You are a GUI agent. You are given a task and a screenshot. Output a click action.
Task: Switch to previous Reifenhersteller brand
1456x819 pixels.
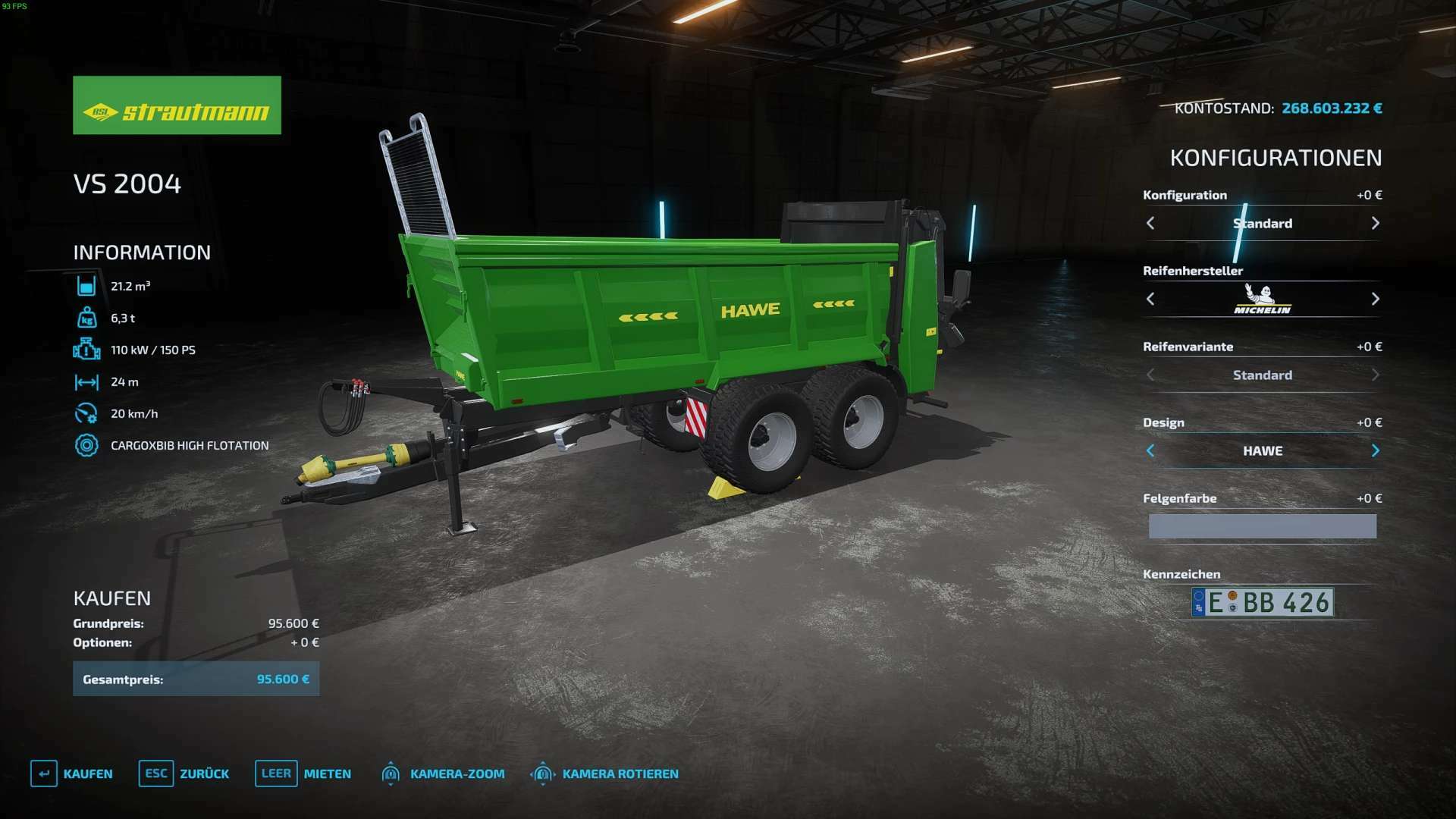pyautogui.click(x=1150, y=299)
